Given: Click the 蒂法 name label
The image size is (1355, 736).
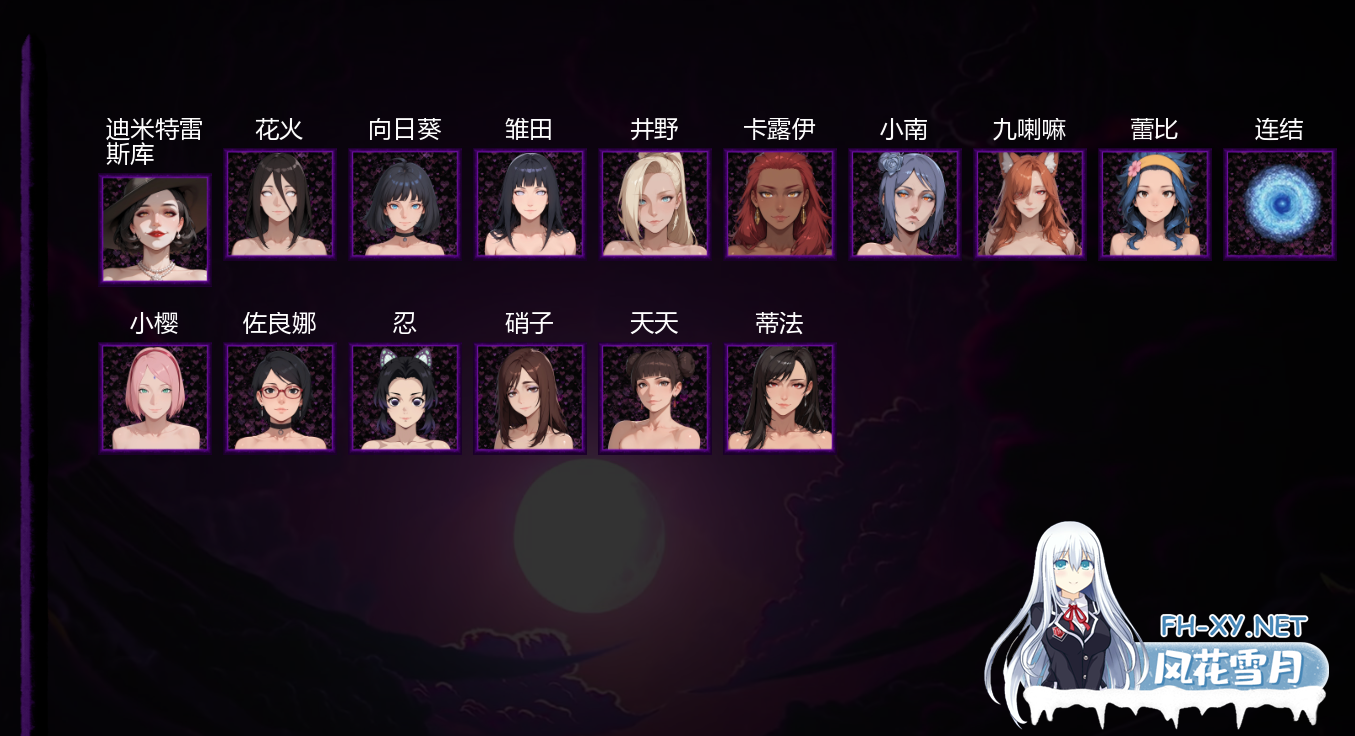Looking at the screenshot, I should 780,323.
